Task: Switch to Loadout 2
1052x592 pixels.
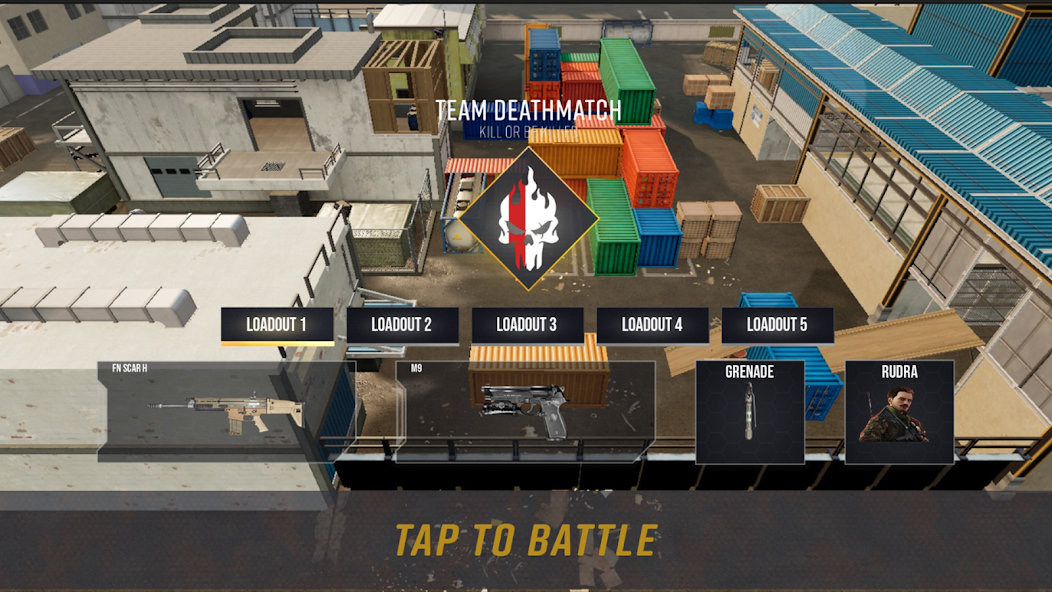Action: coord(402,325)
